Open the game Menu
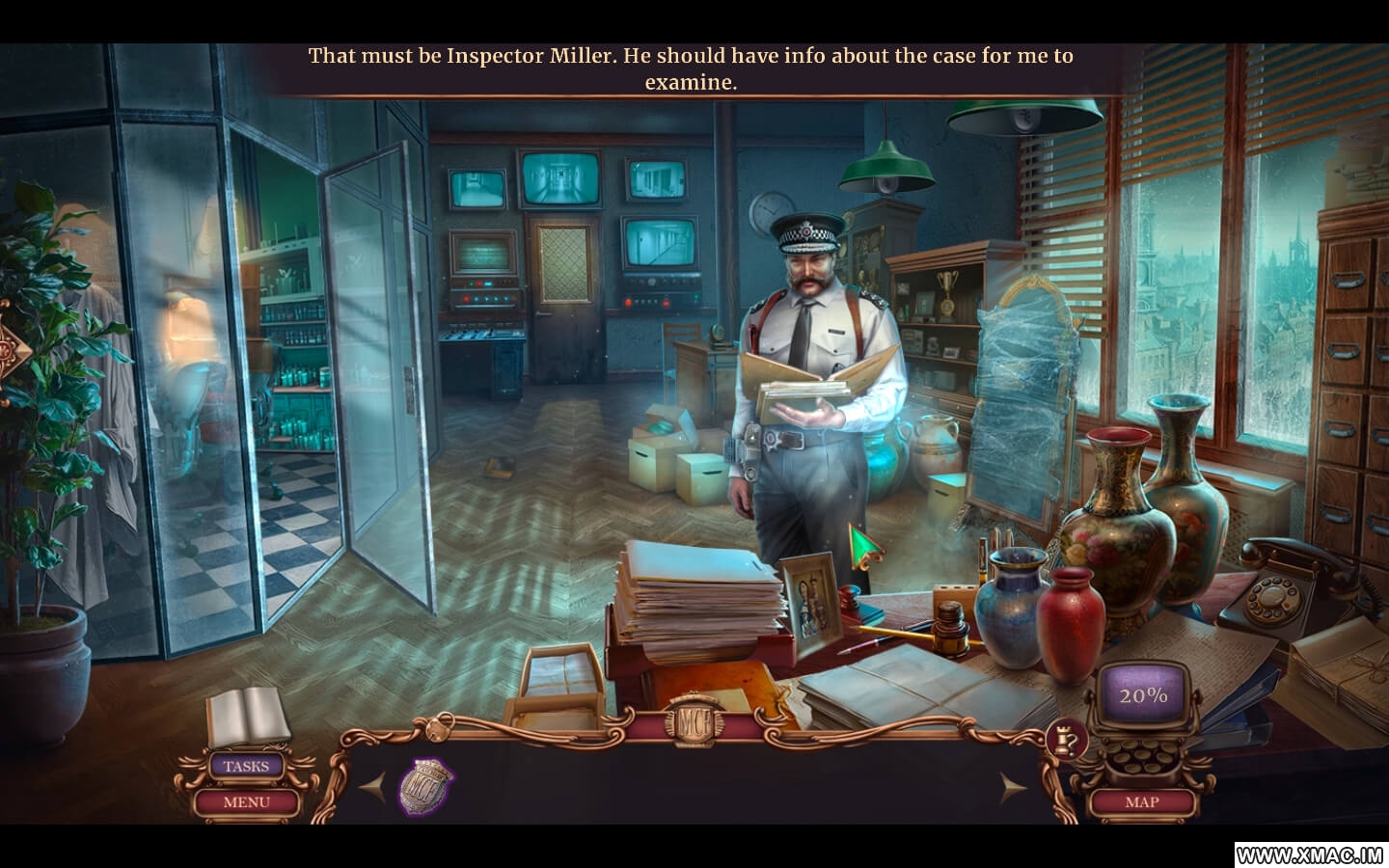This screenshot has width=1389, height=868. 246,801
